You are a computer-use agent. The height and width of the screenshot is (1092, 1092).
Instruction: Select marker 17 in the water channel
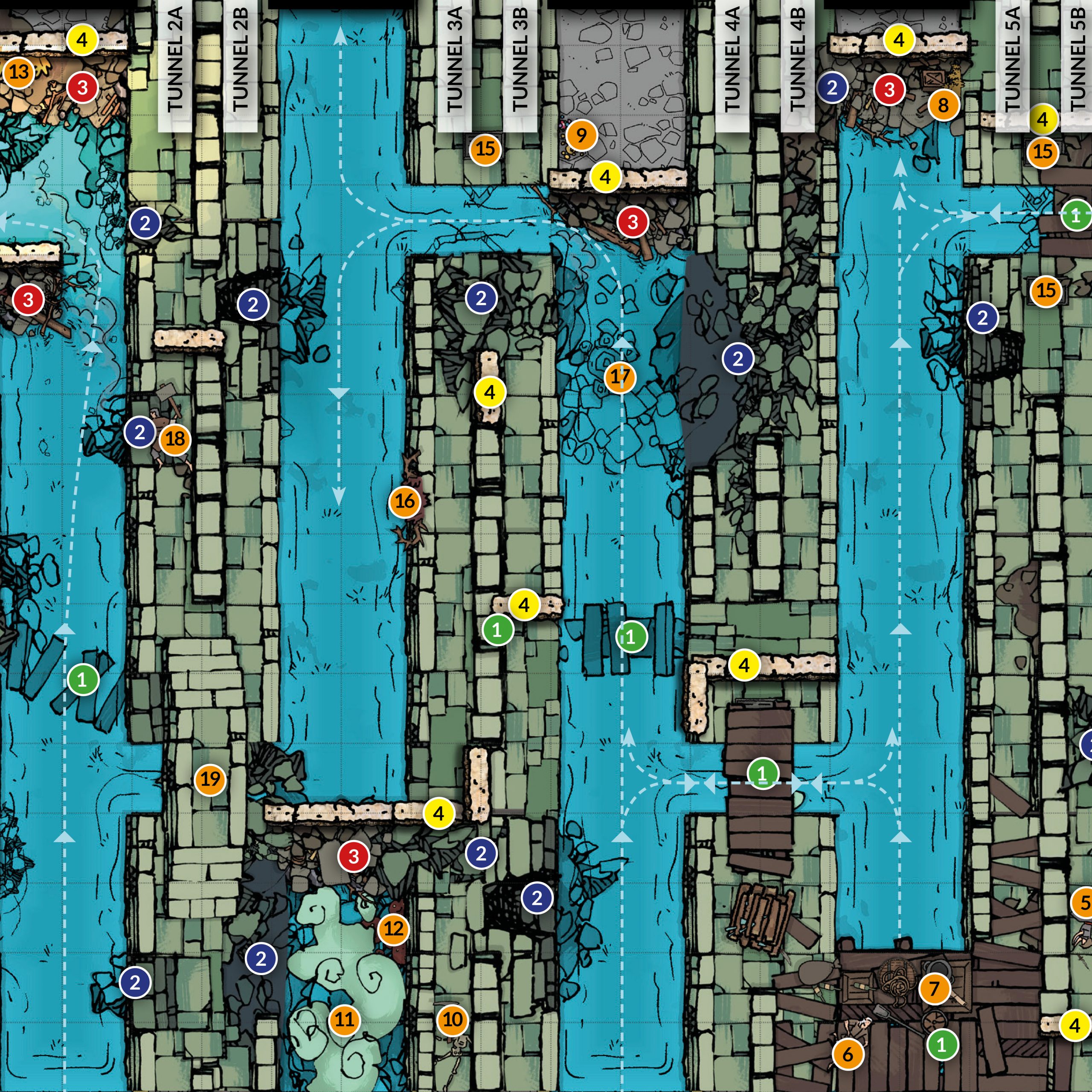click(620, 377)
